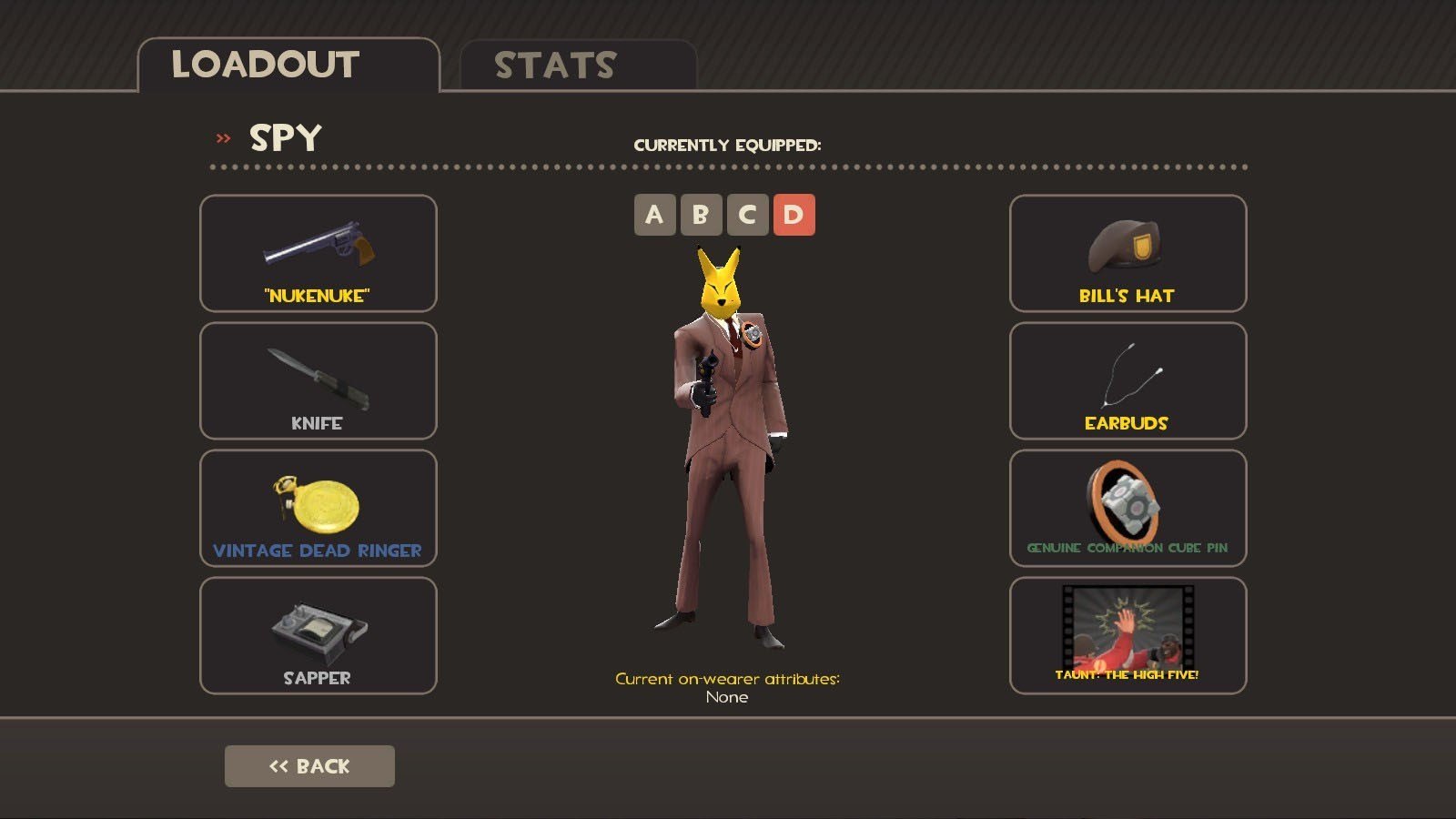Select the Genuine Companion Cube Pin slot
This screenshot has width=1456, height=819.
pyautogui.click(x=1127, y=509)
